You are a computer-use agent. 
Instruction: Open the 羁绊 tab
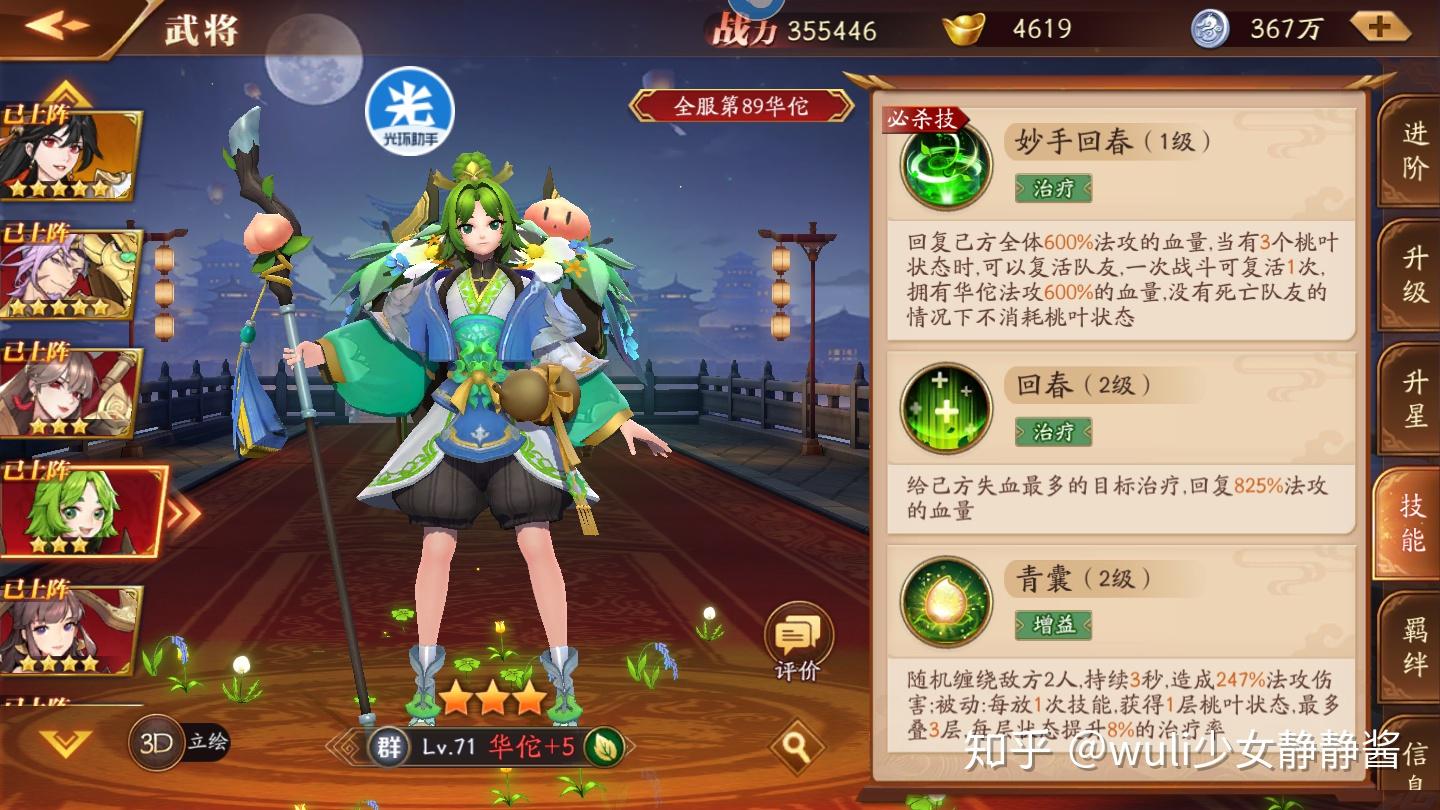click(x=1413, y=647)
